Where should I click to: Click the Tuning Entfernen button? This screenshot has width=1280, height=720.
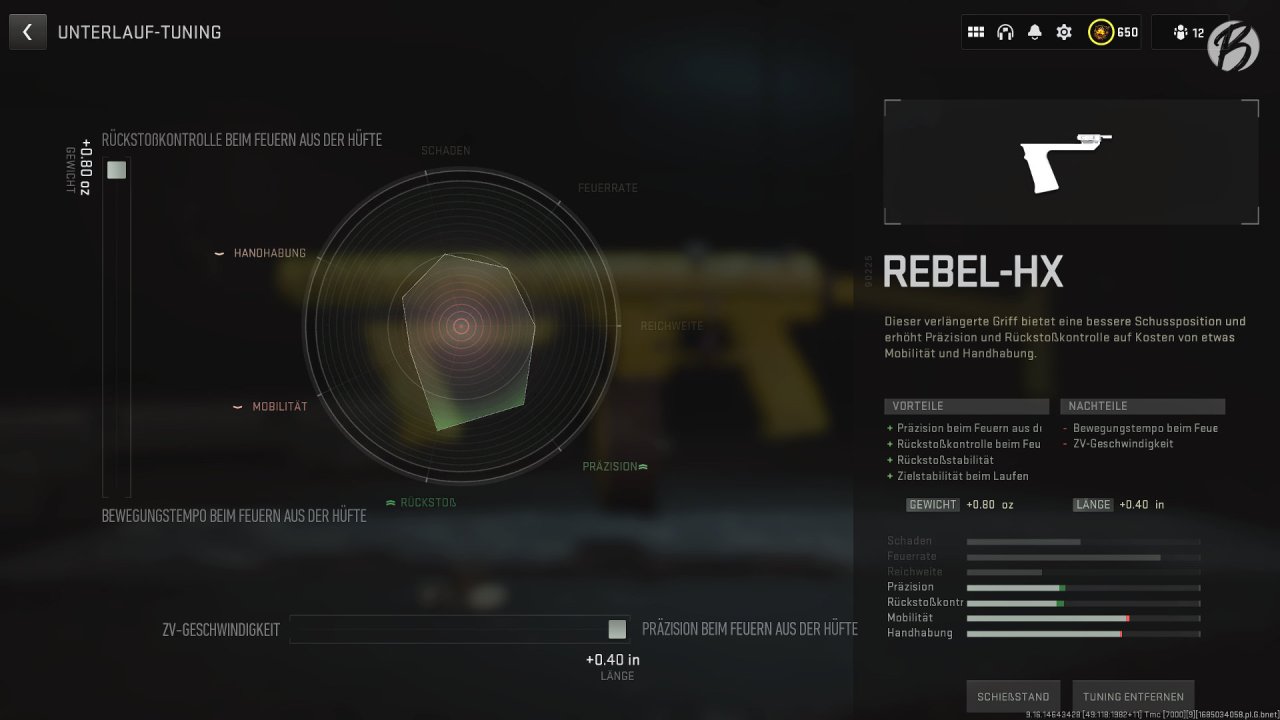[x=1133, y=696]
